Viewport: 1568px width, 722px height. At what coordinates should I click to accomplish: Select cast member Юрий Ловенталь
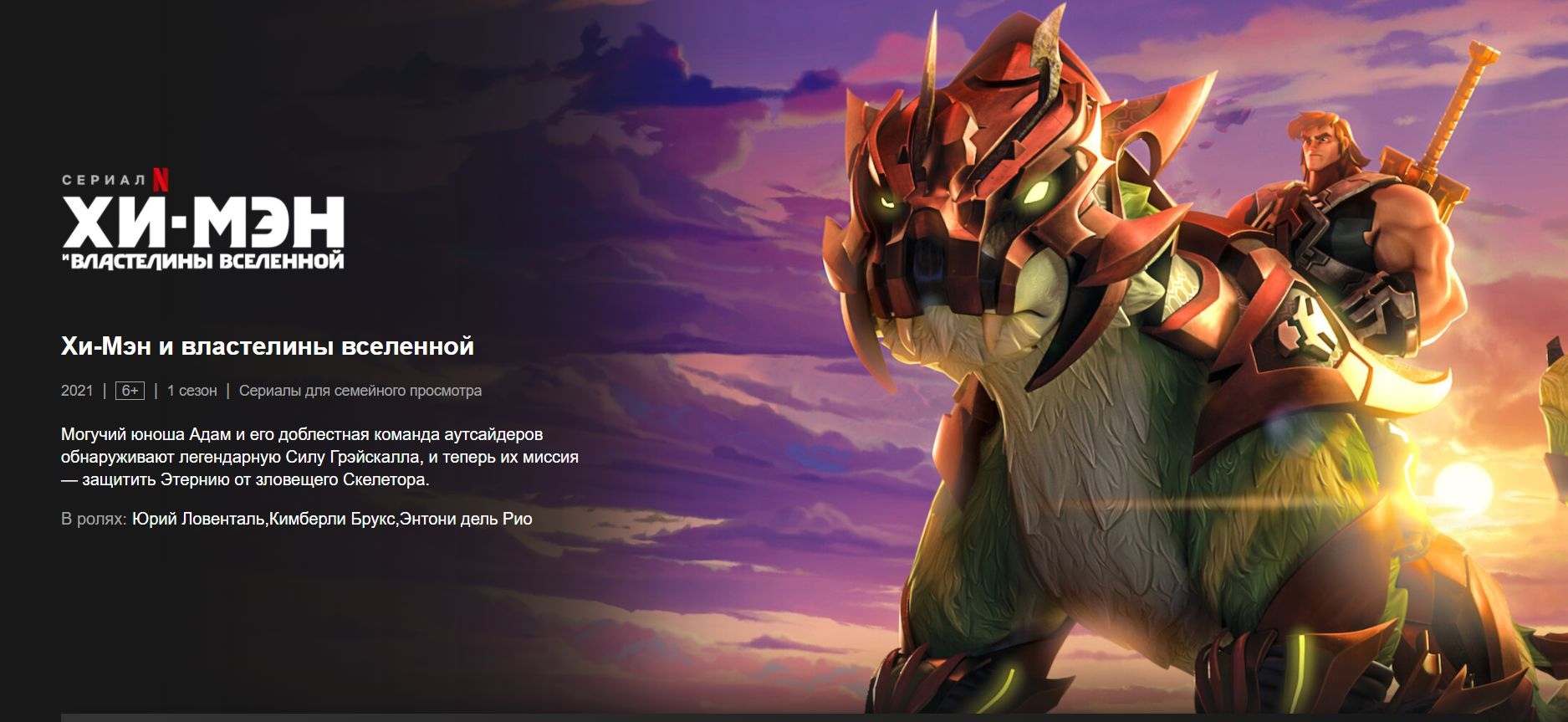point(198,519)
